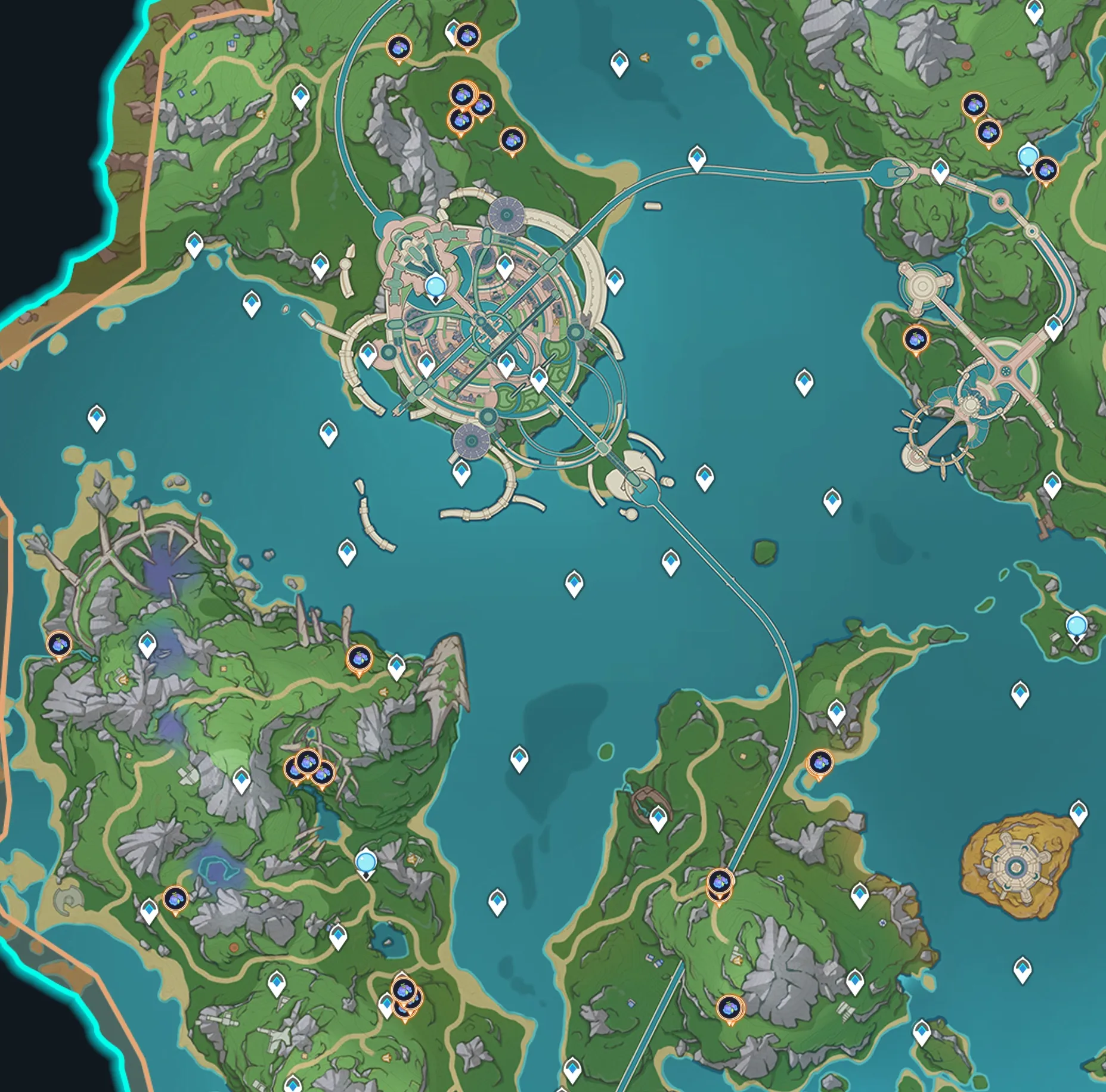Viewport: 1106px width, 1092px height.
Task: Click the waypoint marker beside the shipwreck
Action: click(658, 818)
